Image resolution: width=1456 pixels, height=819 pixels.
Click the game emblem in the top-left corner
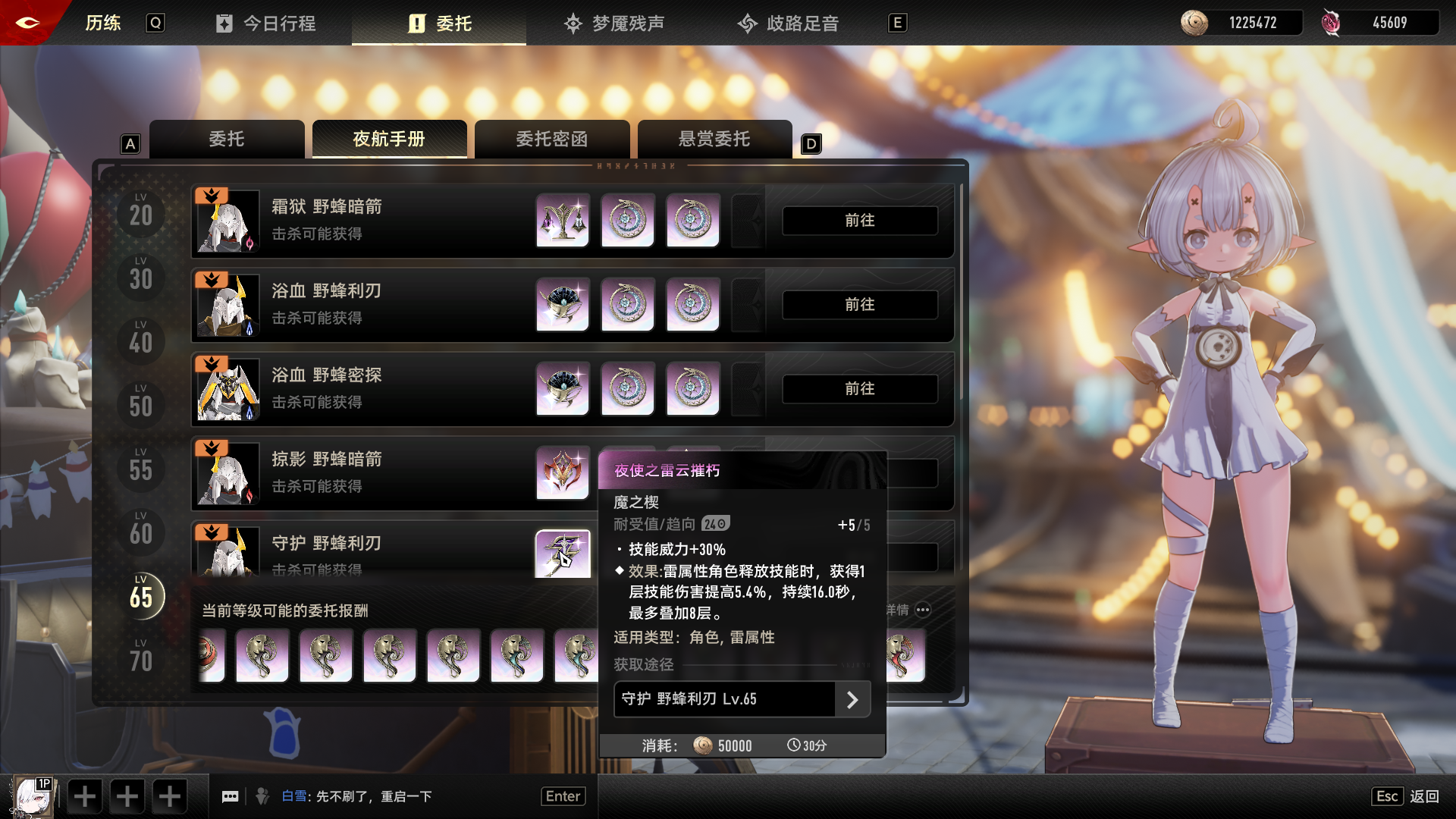point(28,22)
